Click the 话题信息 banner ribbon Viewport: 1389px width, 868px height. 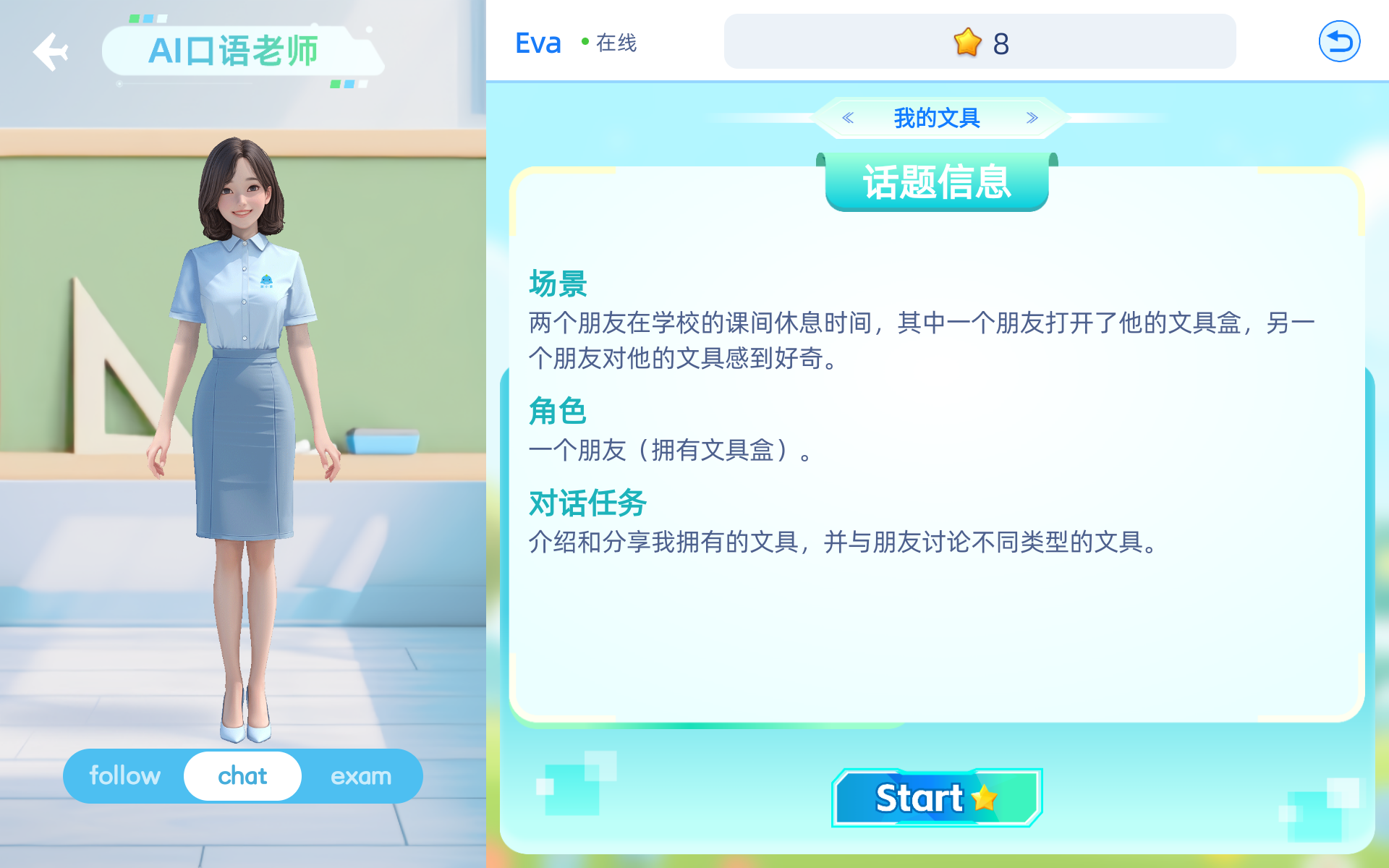[x=937, y=183]
